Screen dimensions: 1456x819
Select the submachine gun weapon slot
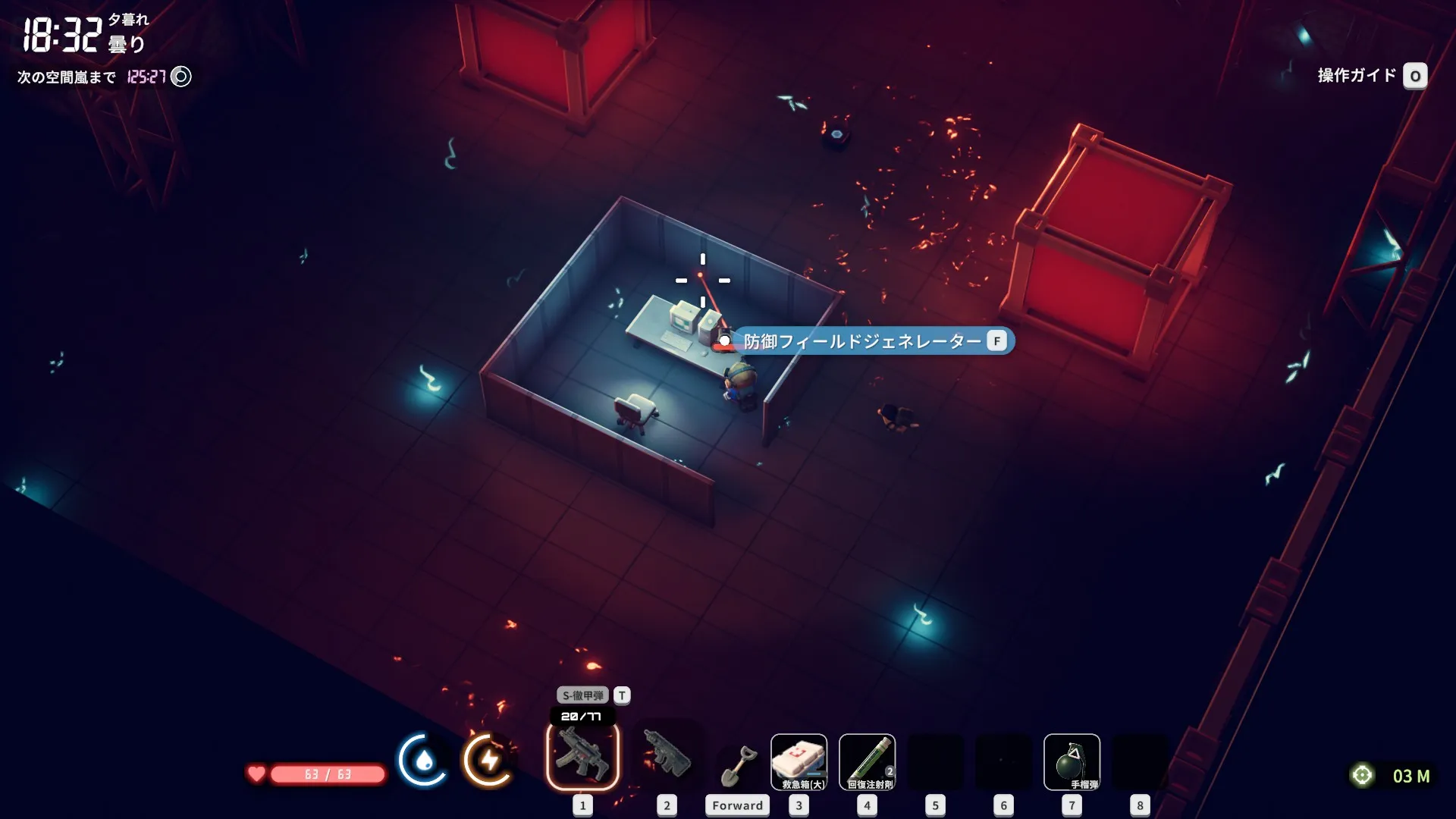click(x=582, y=756)
